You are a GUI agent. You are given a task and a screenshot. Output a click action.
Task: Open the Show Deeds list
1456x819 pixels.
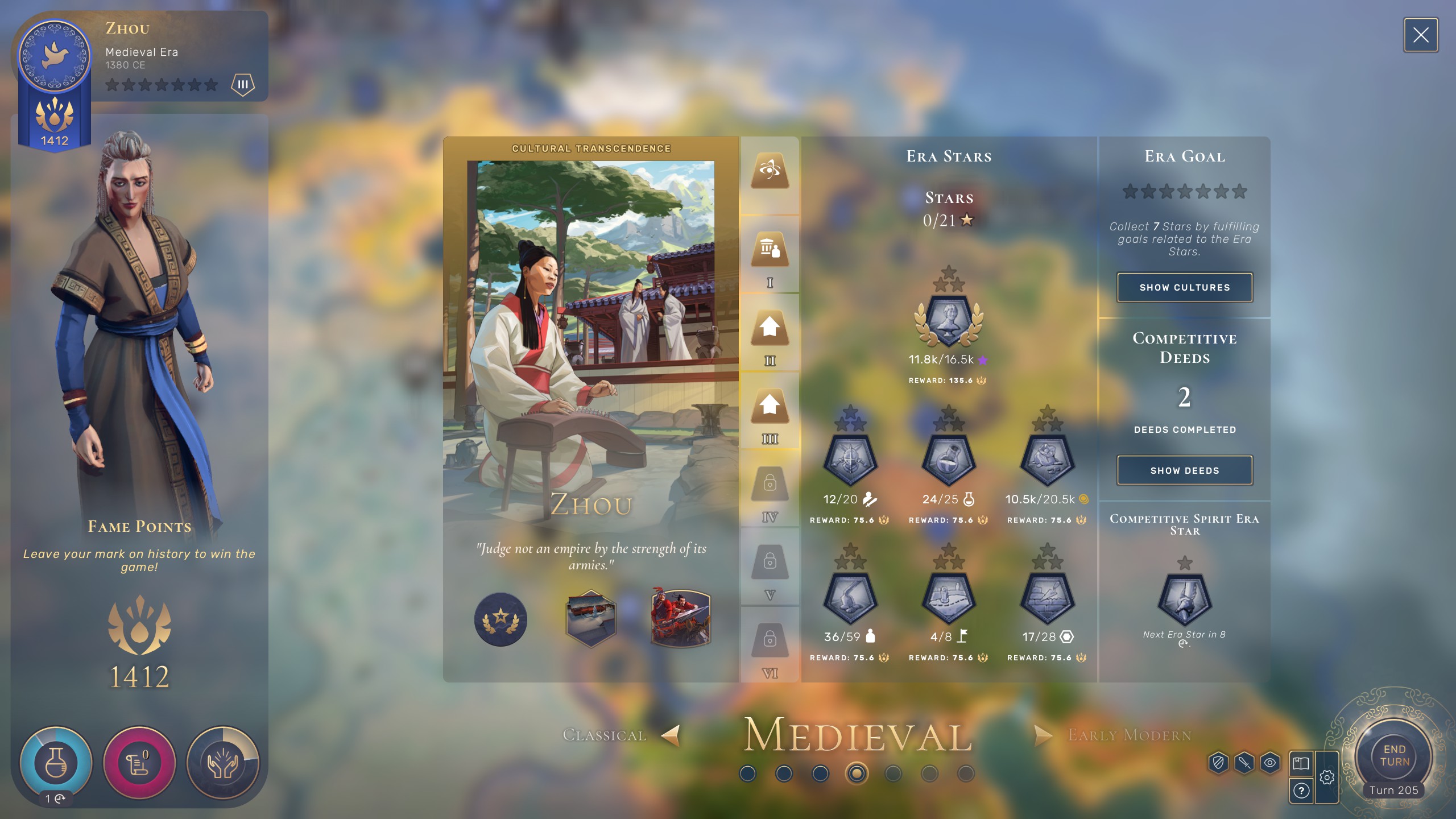[1184, 471]
